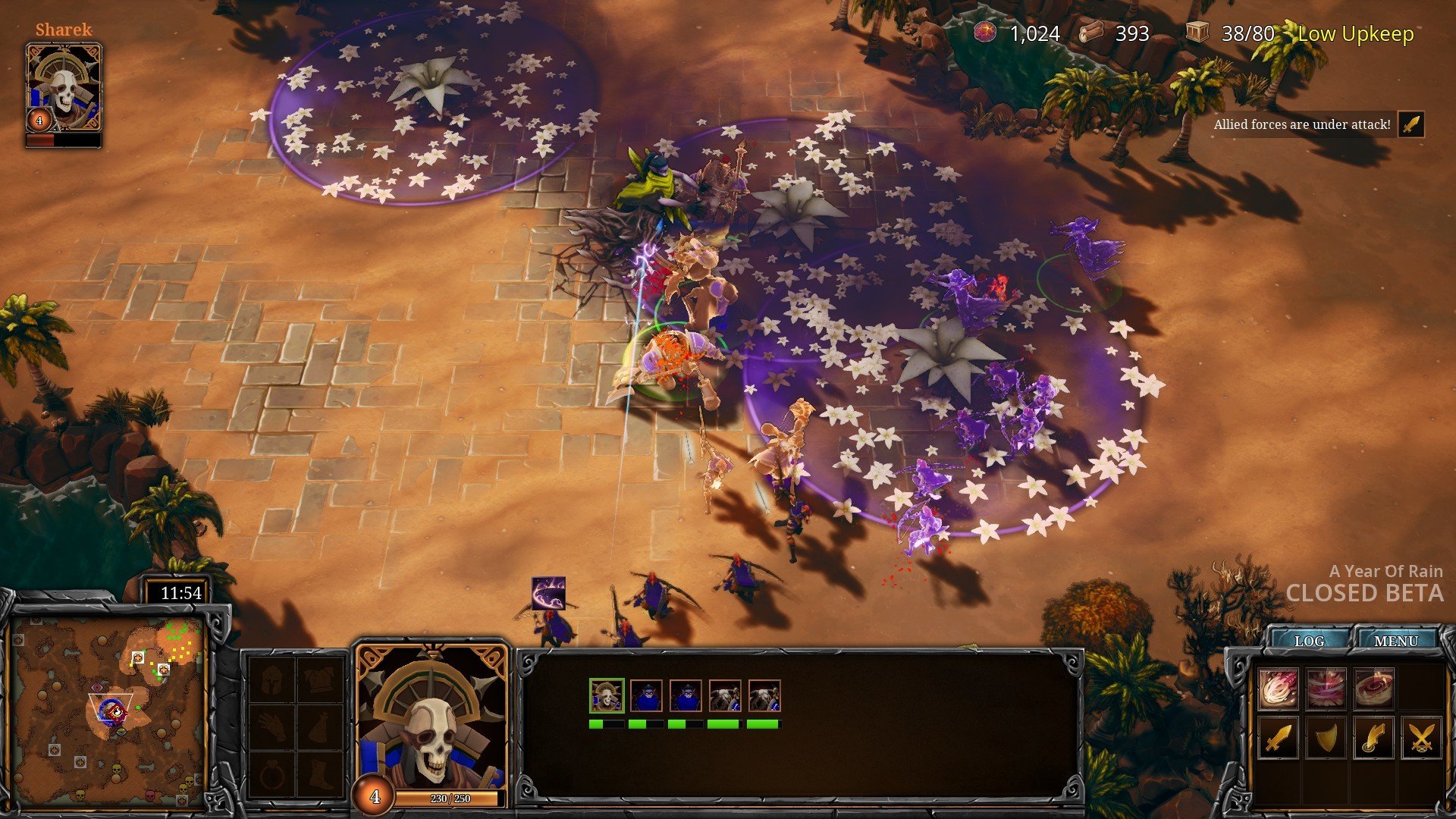
Task: Choose the golden sword attack command
Action: (x=1278, y=737)
